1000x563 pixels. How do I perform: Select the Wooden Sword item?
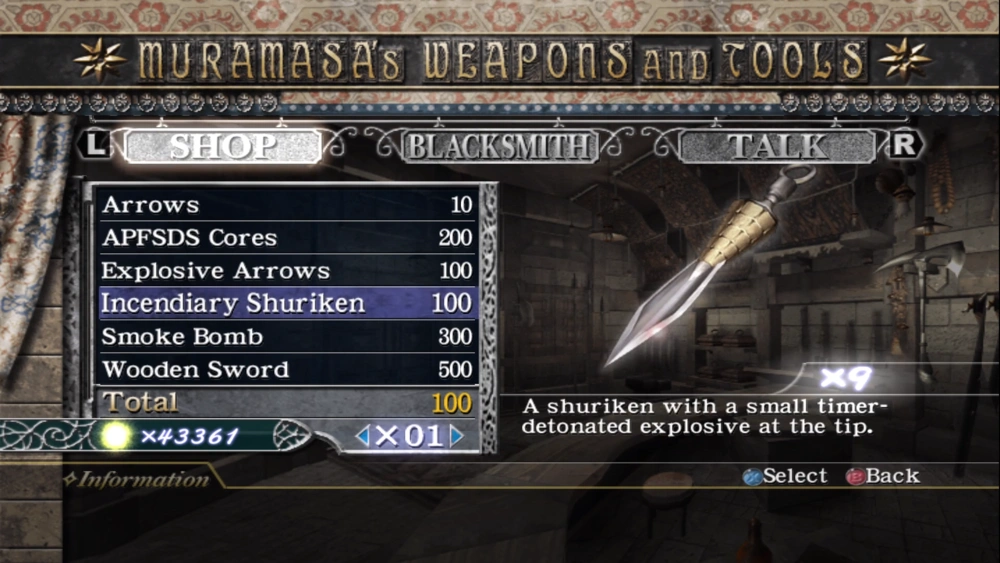287,369
